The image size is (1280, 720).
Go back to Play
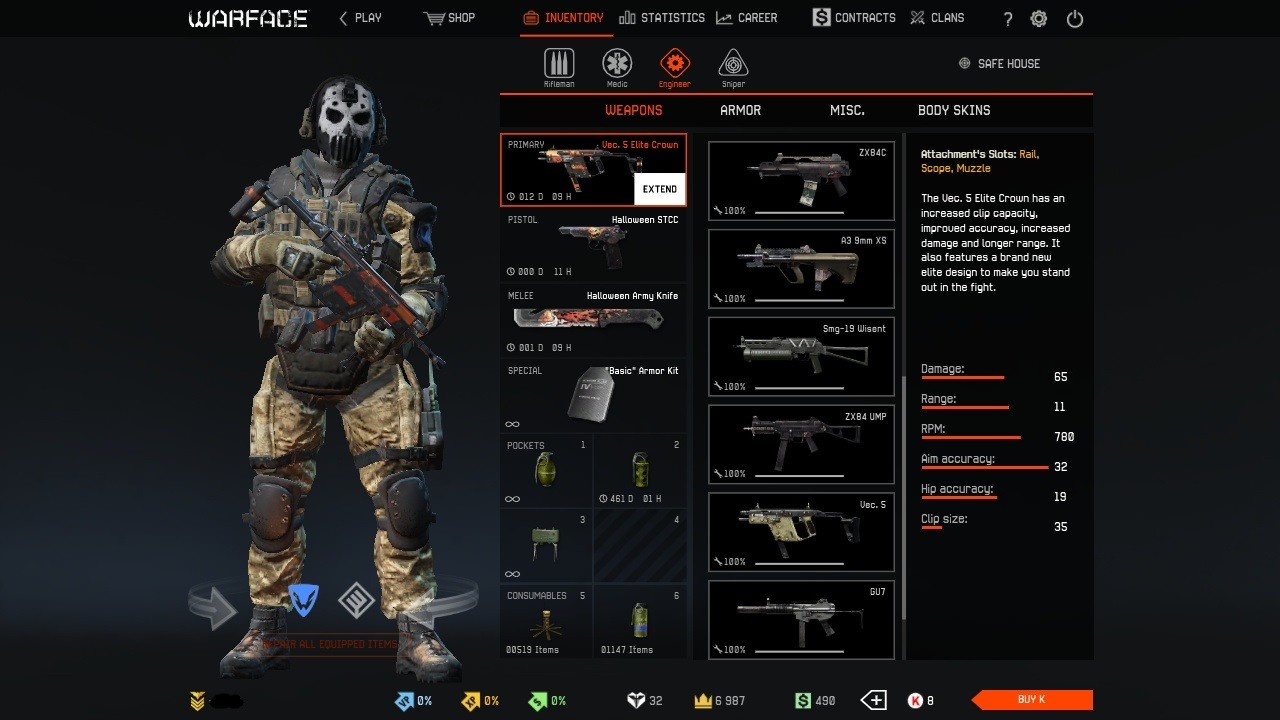point(360,18)
